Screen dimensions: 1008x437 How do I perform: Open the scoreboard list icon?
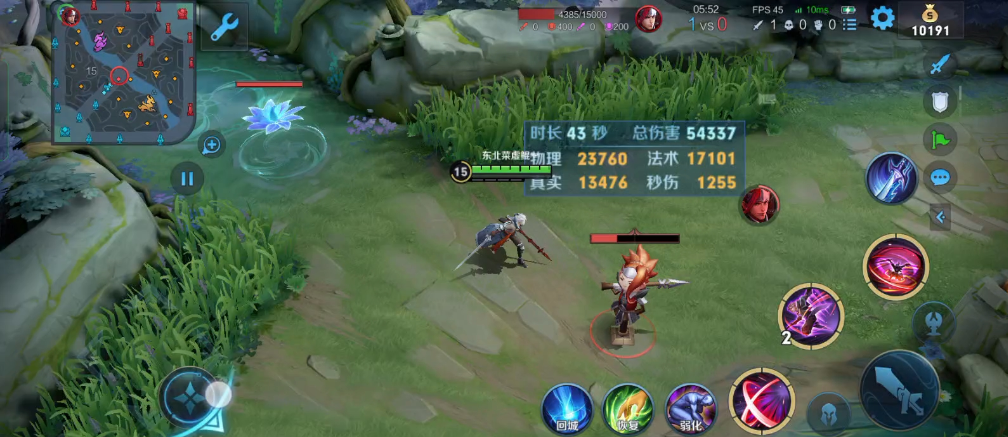point(849,25)
